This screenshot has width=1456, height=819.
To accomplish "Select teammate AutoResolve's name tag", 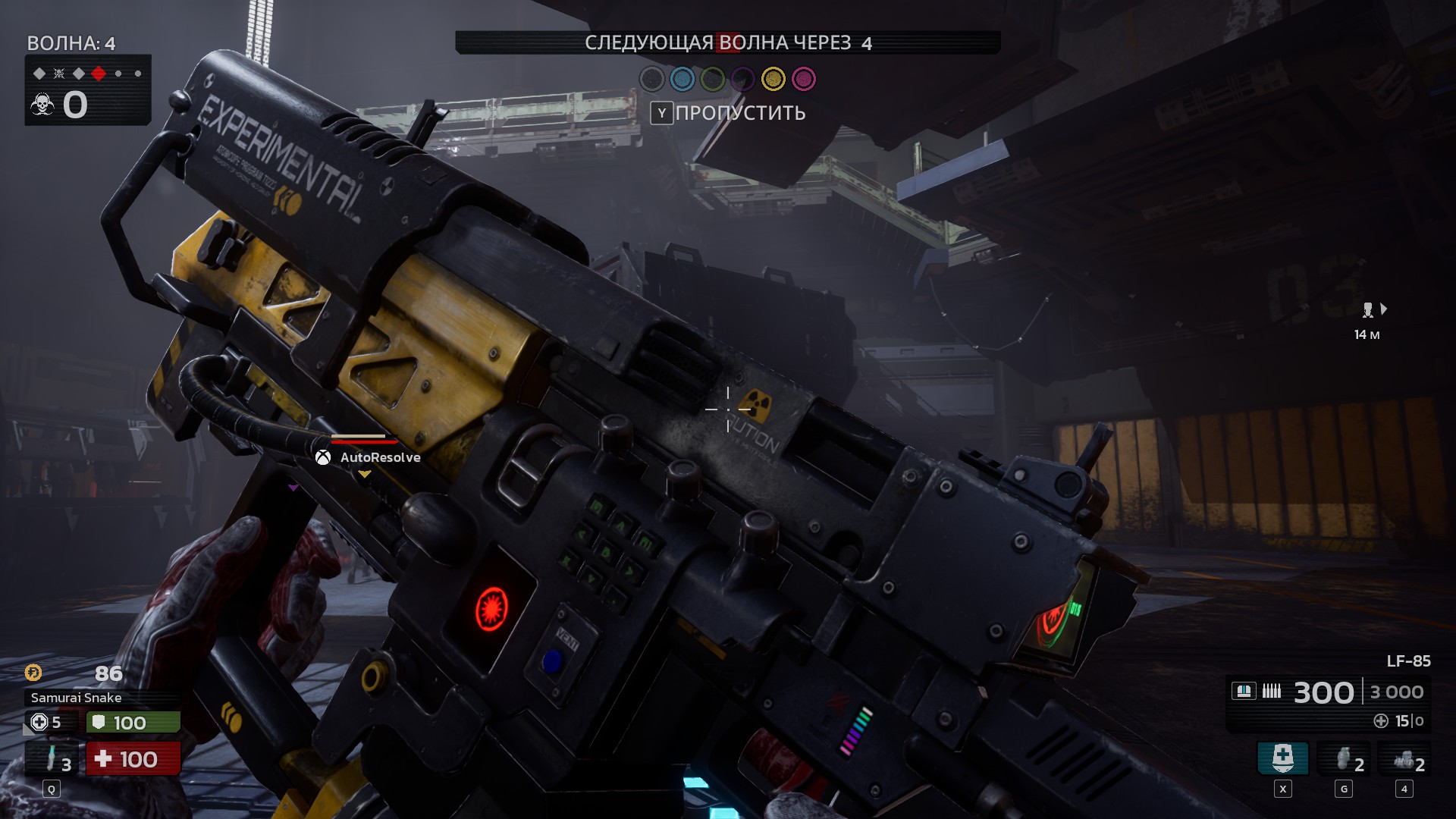I will click(379, 457).
